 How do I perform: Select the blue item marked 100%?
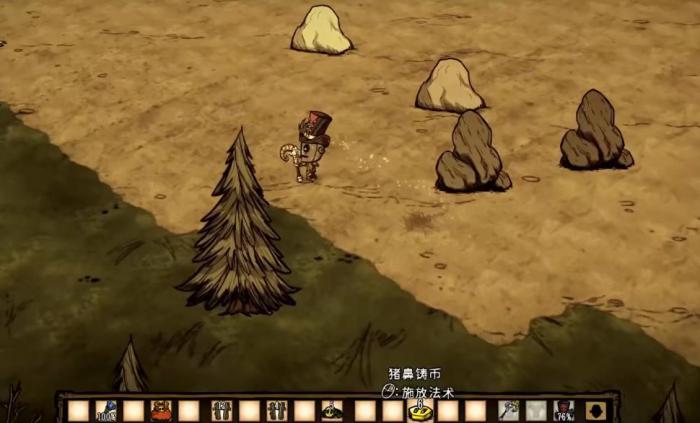click(x=106, y=410)
